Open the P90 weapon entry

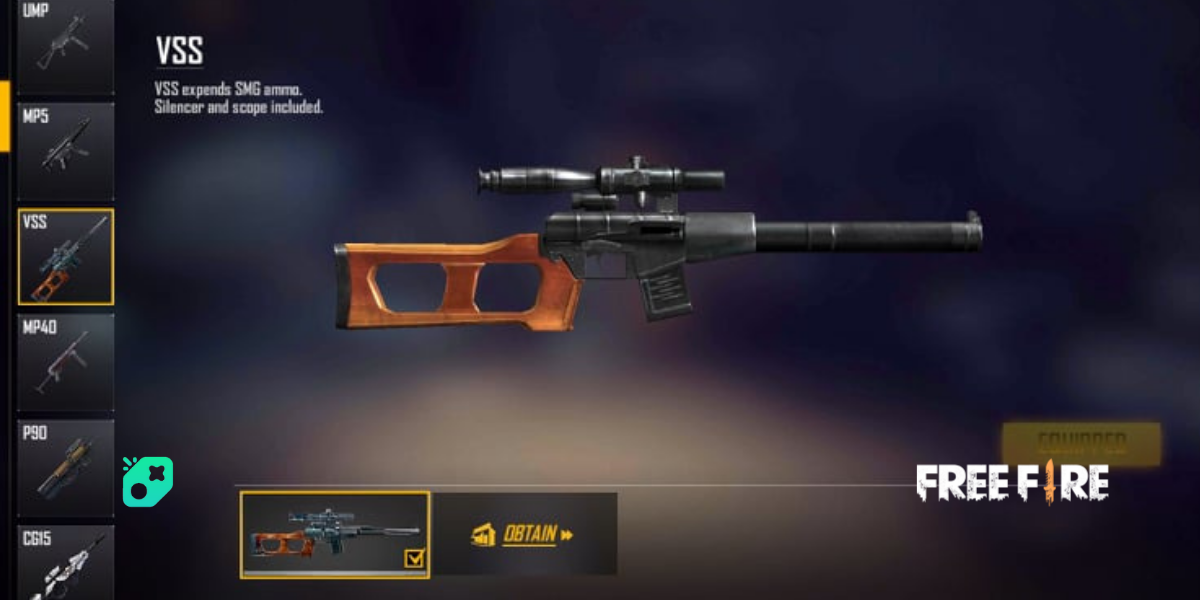coord(65,467)
